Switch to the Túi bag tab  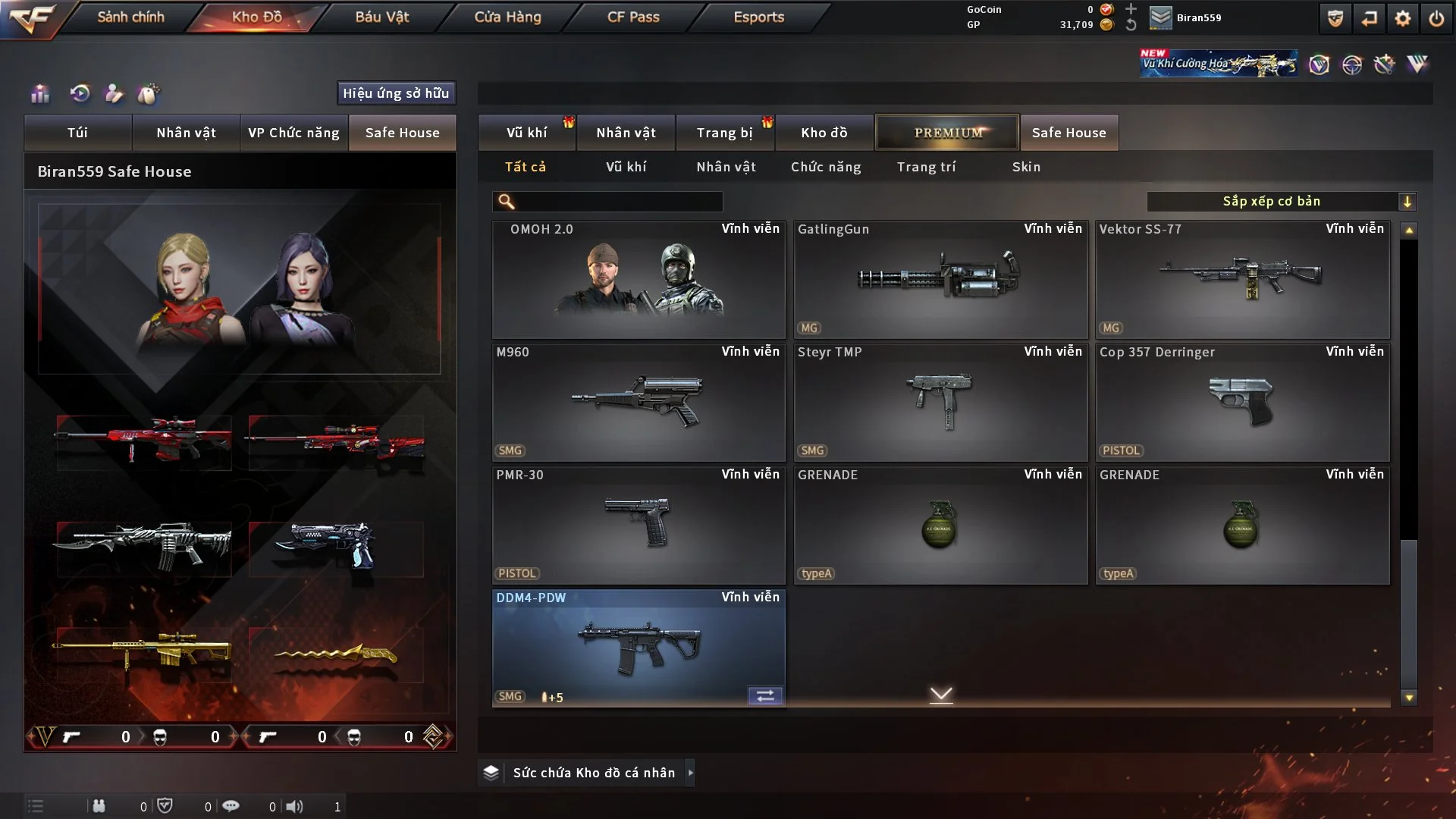click(77, 133)
